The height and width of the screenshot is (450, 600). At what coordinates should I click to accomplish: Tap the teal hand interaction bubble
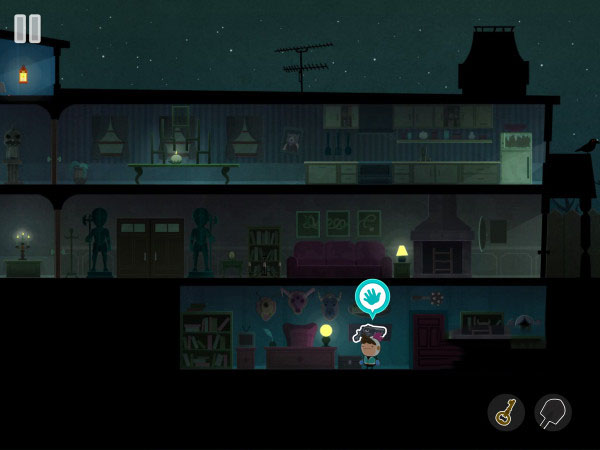[x=372, y=296]
